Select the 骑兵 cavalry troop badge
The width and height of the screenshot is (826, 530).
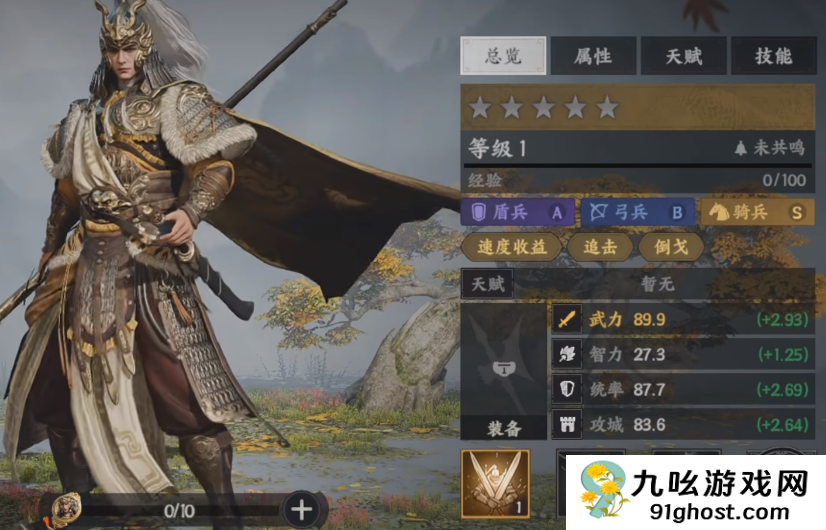(757, 212)
